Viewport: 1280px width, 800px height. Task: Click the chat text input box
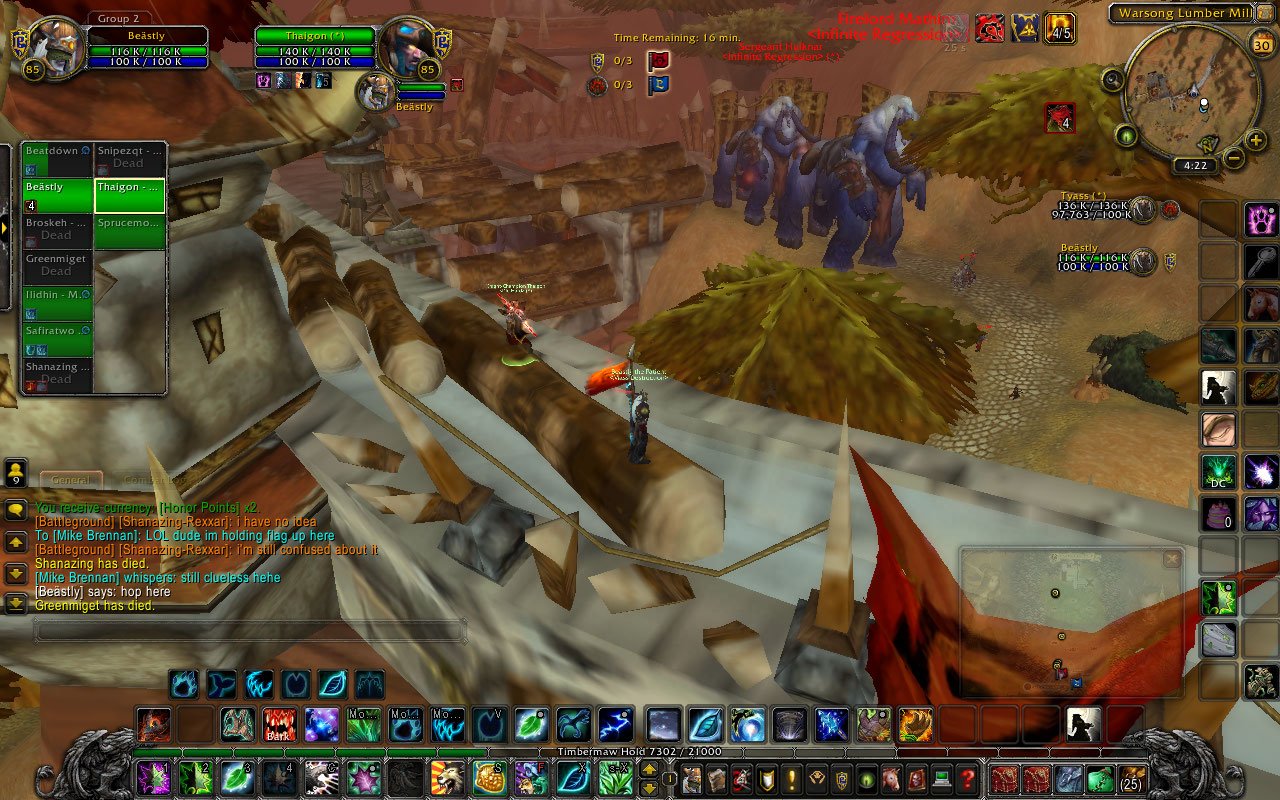[x=250, y=631]
